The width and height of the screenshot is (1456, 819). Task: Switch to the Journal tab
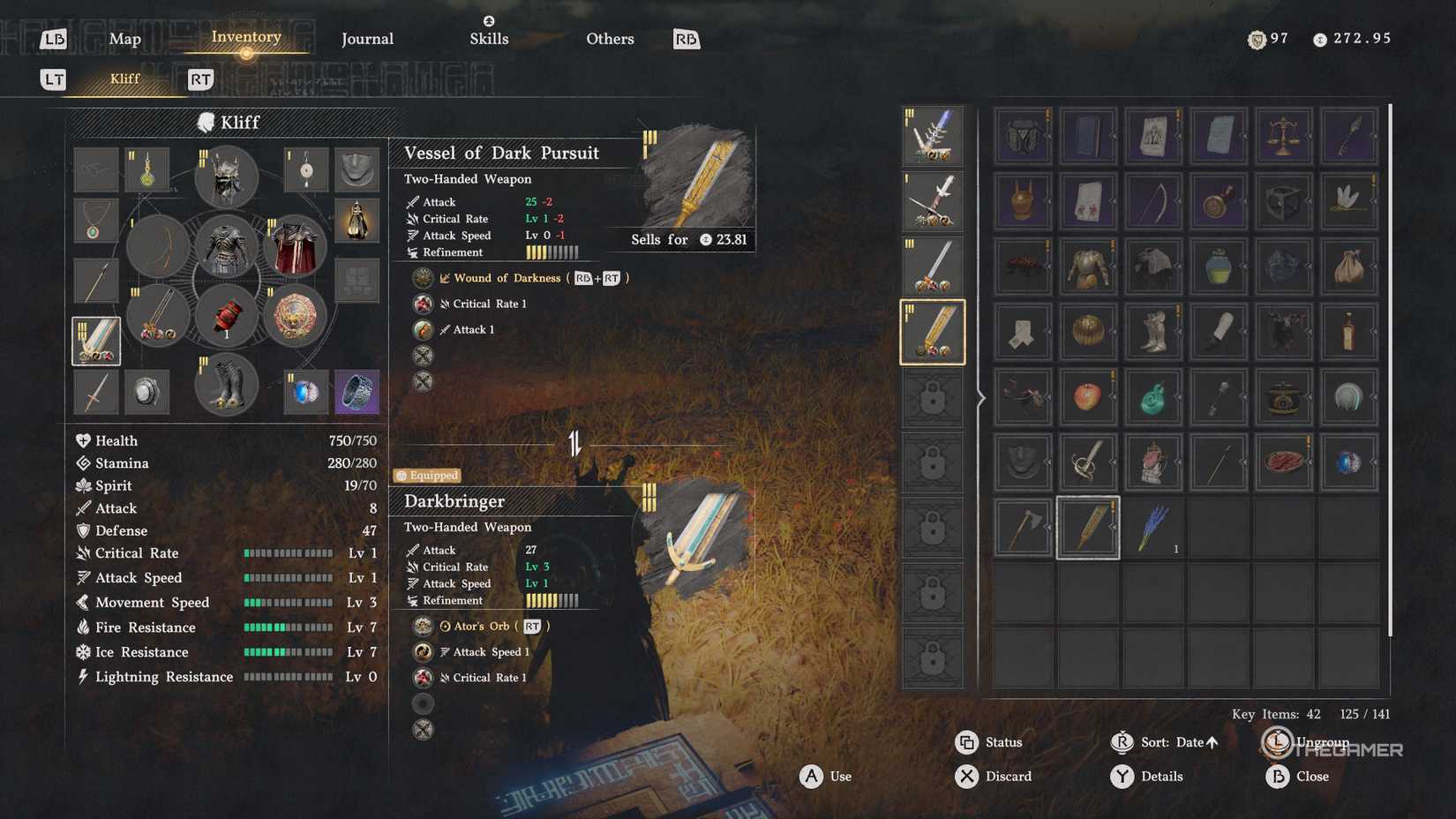click(366, 39)
